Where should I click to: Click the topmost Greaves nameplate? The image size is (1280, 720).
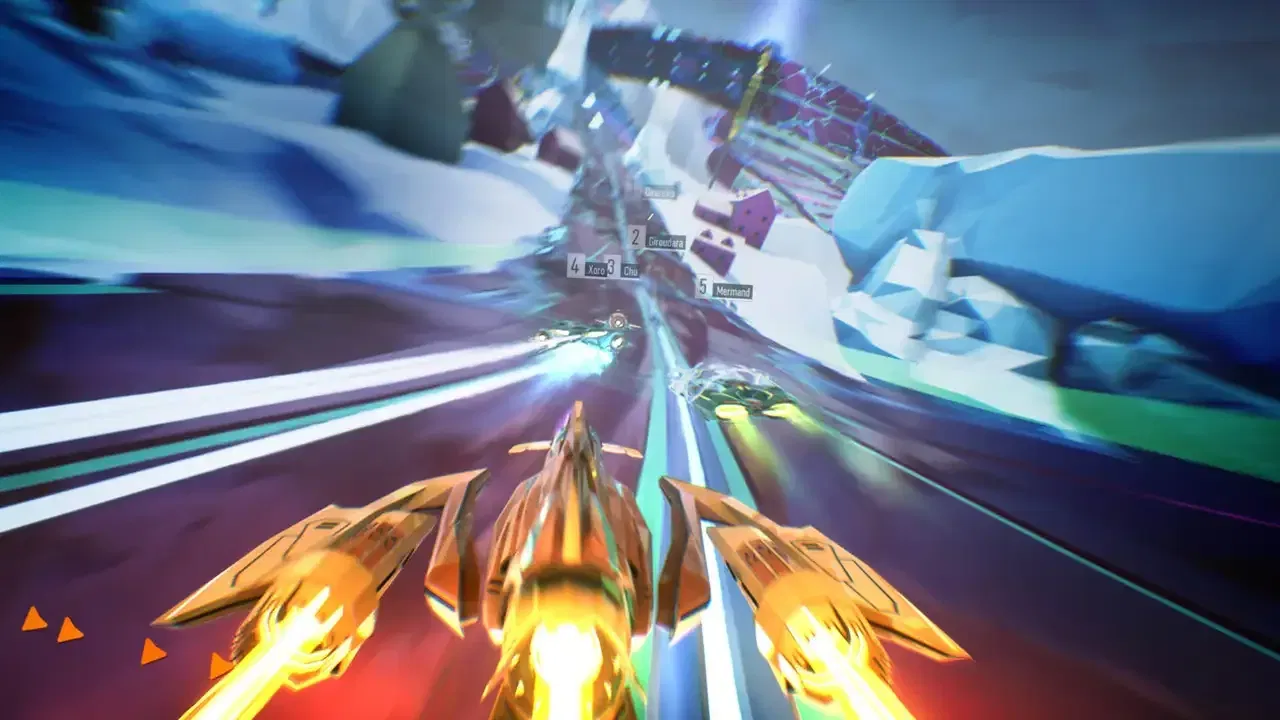pos(659,193)
